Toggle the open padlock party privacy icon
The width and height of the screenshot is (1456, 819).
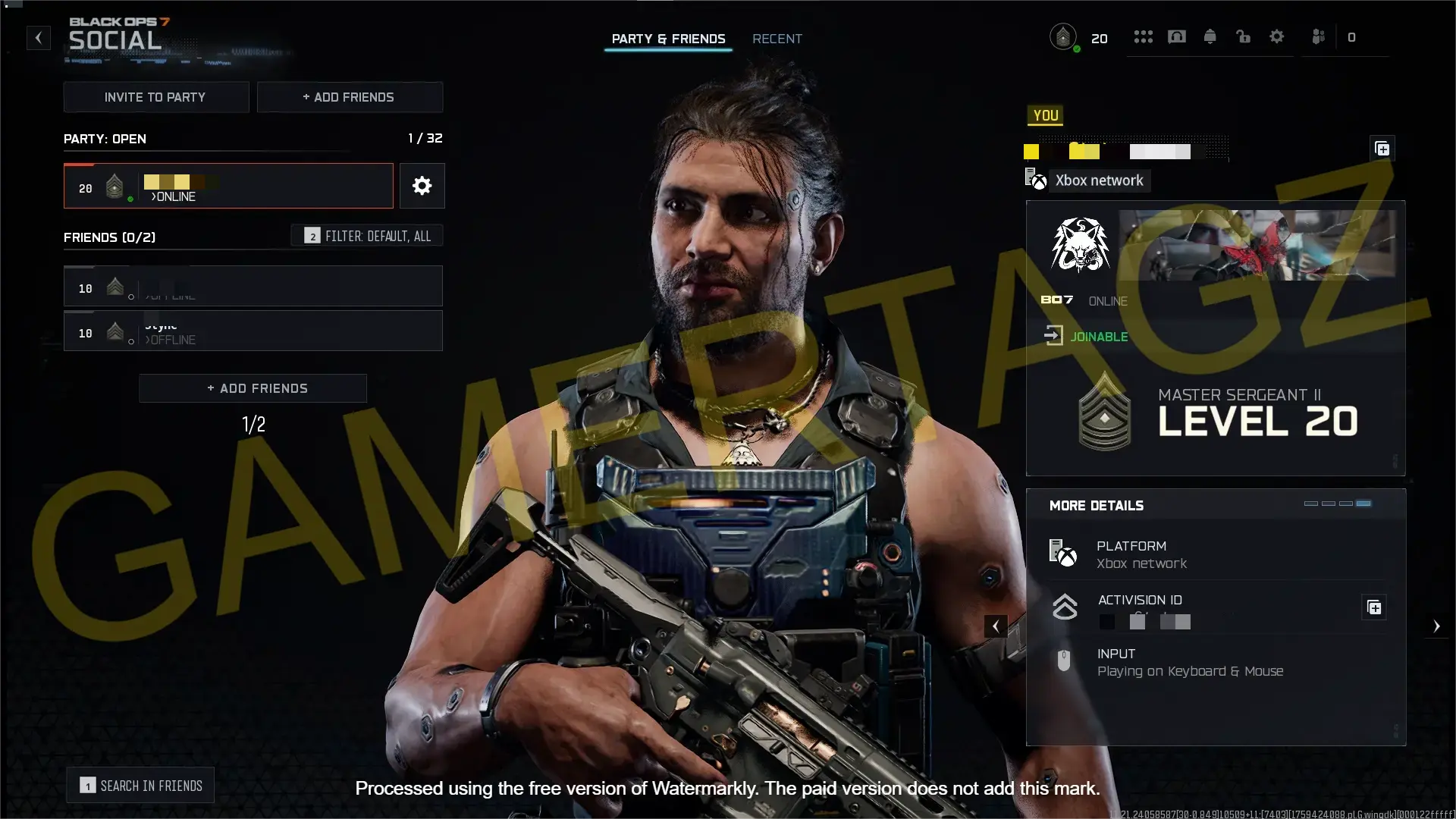pyautogui.click(x=1244, y=37)
